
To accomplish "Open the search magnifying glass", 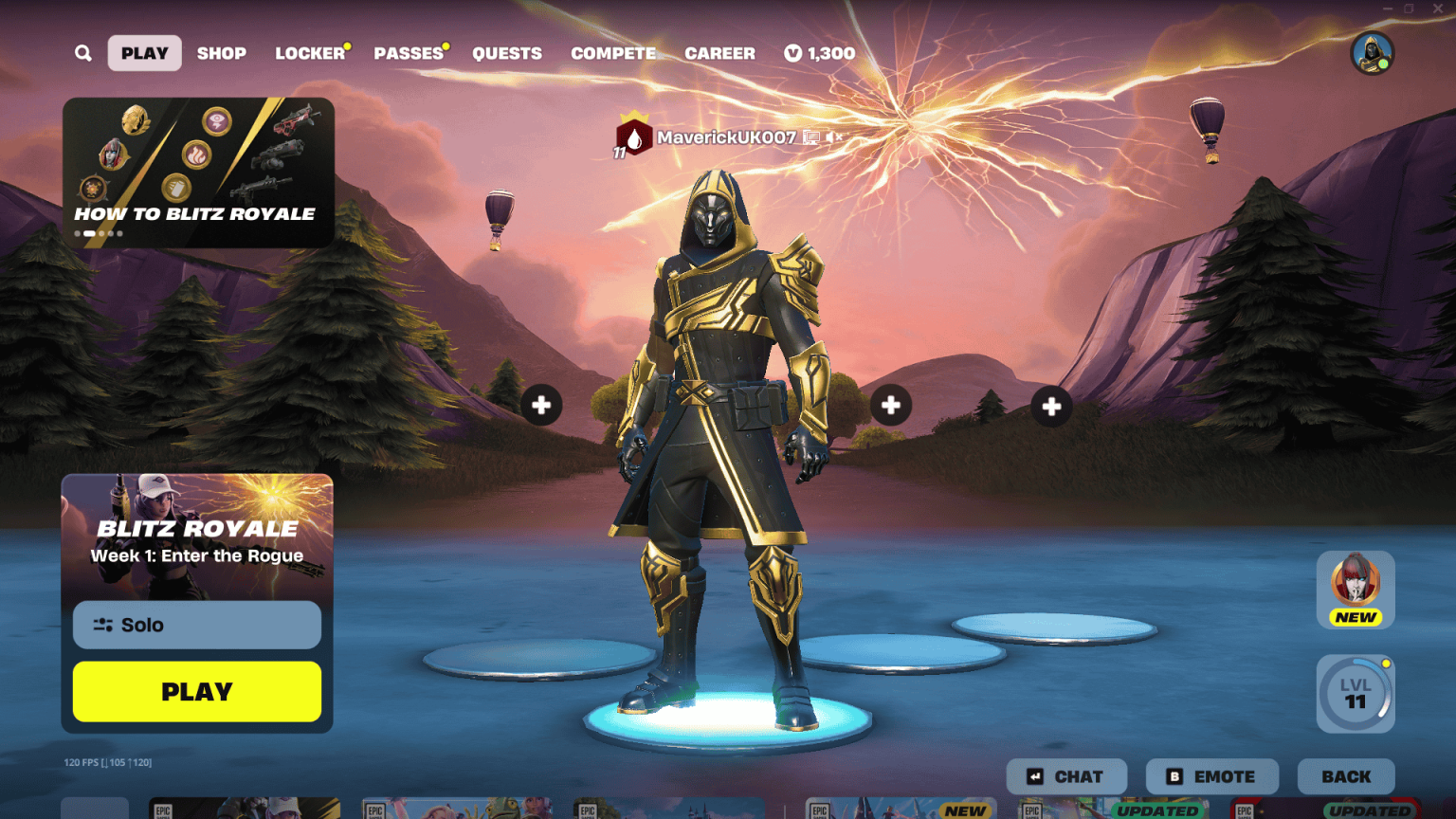I will pos(82,53).
